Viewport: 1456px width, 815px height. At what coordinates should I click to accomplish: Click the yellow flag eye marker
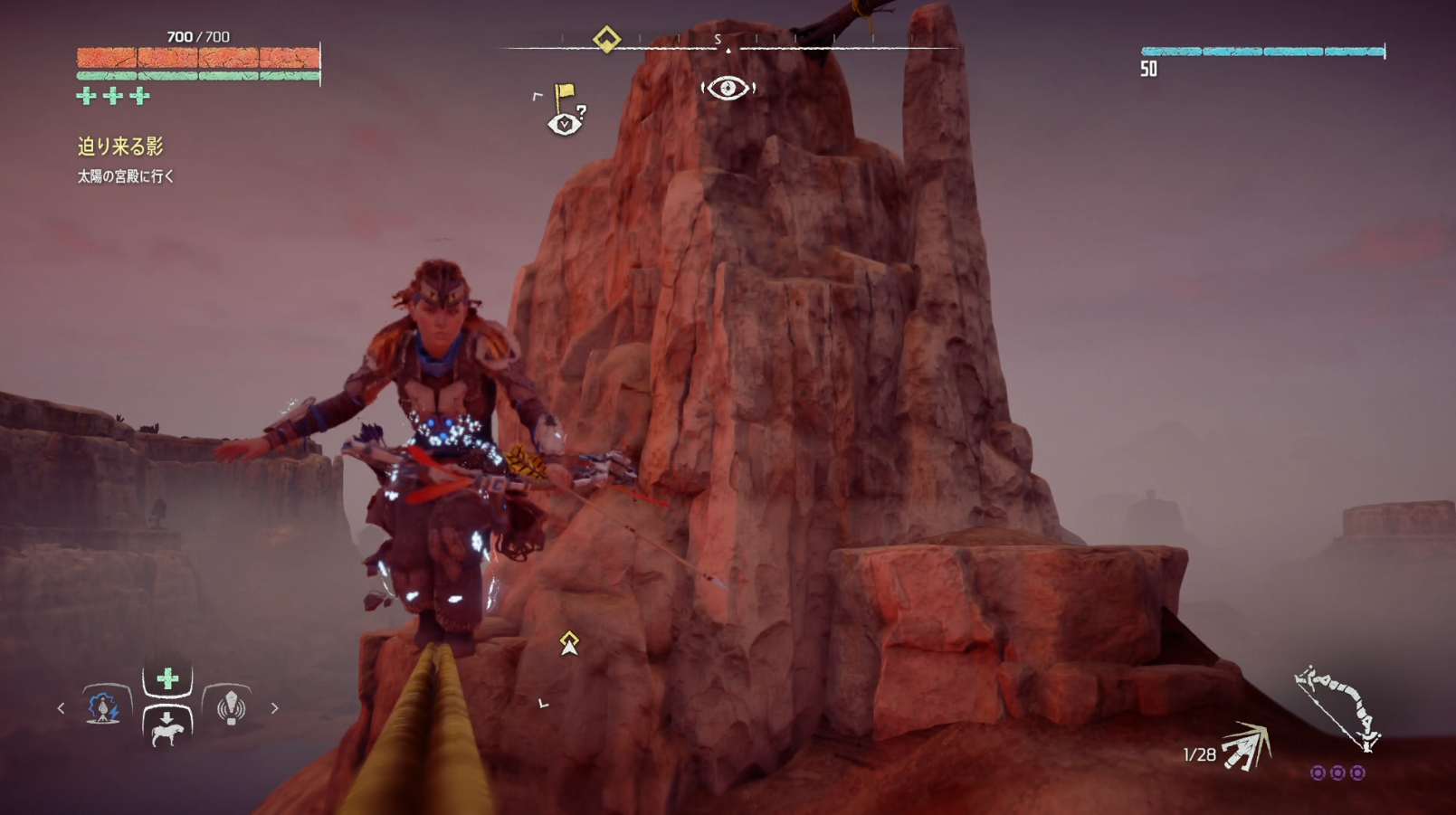point(566,110)
